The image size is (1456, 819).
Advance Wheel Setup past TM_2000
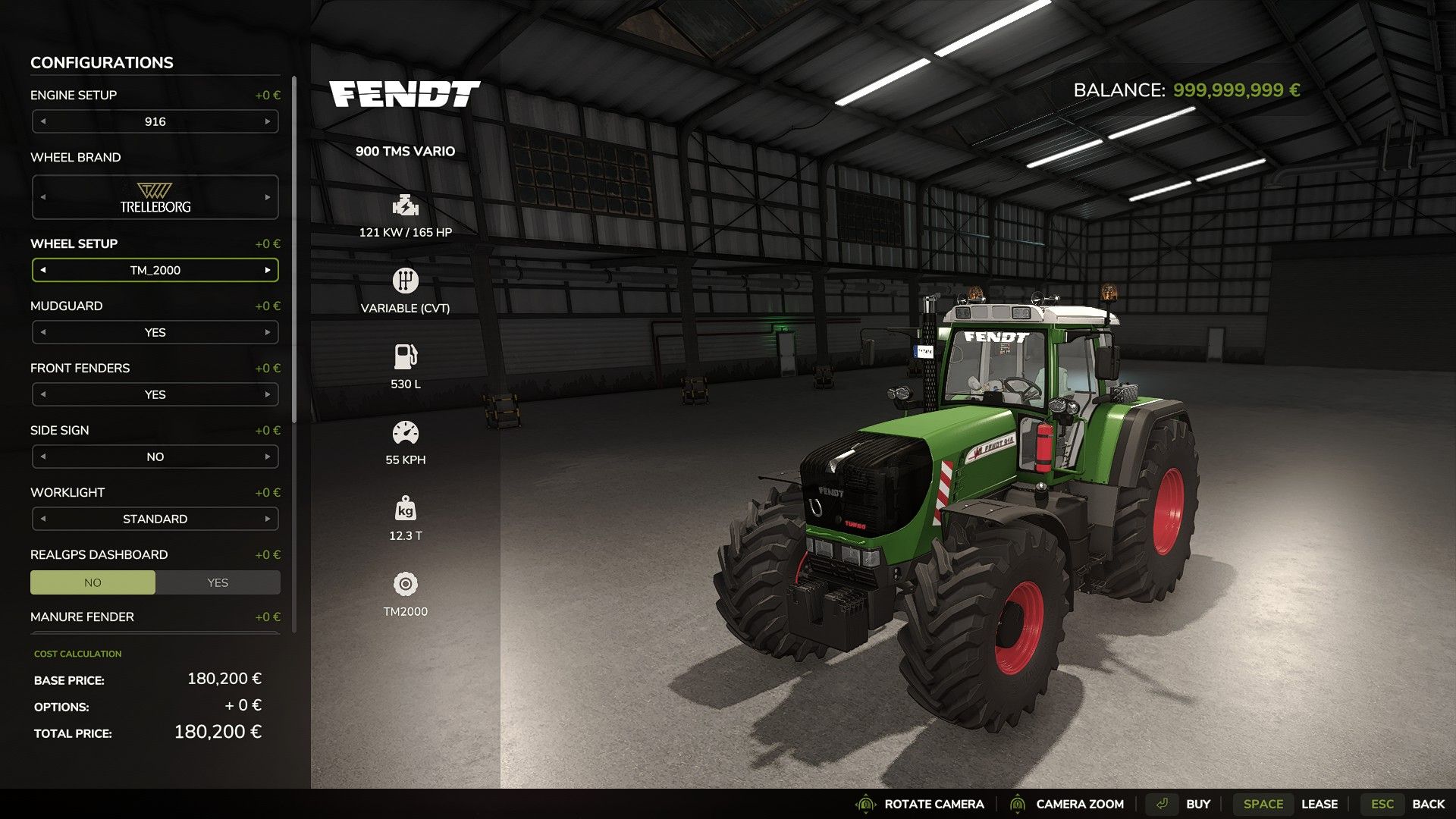[268, 270]
